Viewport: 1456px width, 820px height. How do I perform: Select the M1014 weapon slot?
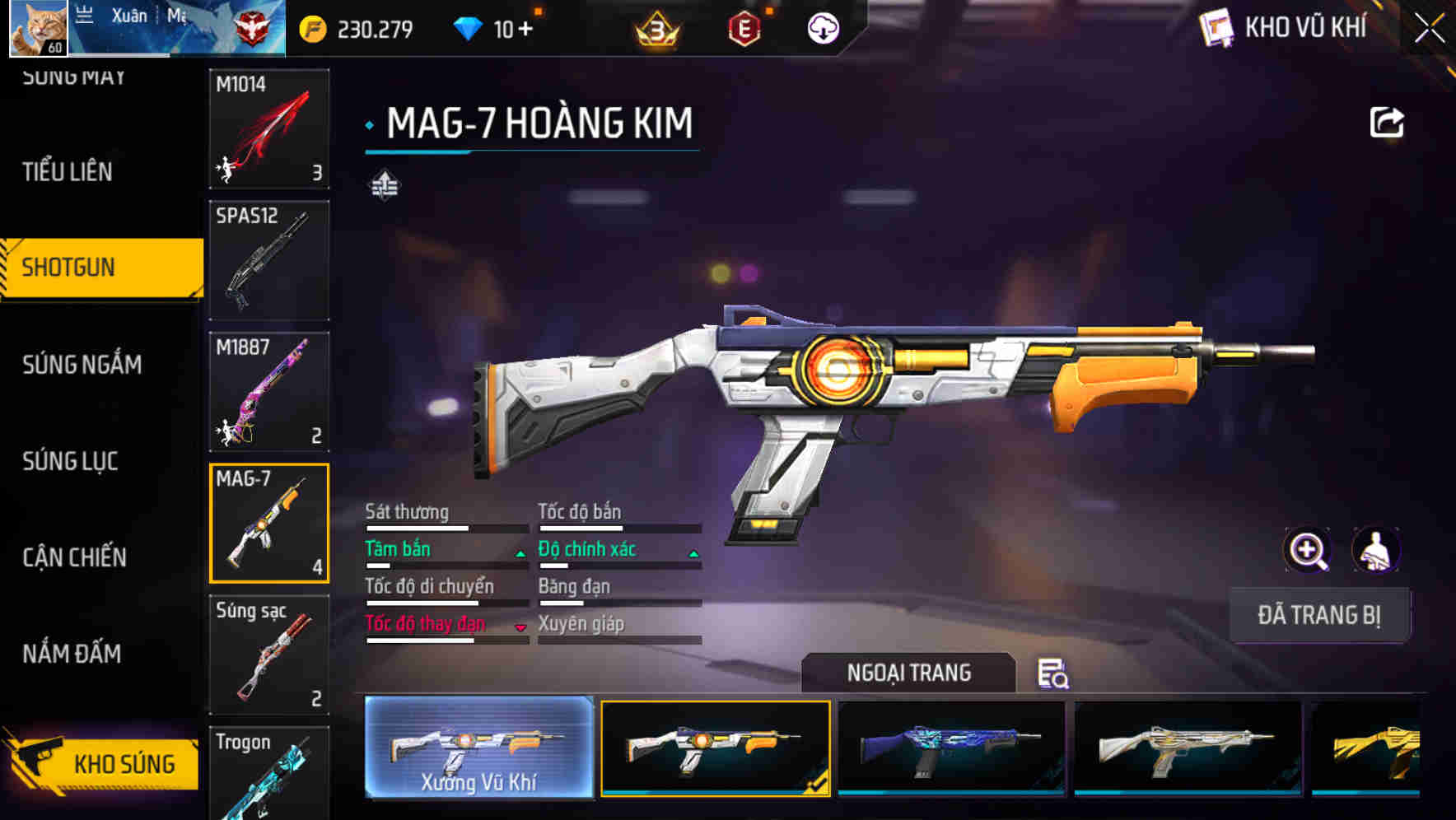tap(269, 128)
